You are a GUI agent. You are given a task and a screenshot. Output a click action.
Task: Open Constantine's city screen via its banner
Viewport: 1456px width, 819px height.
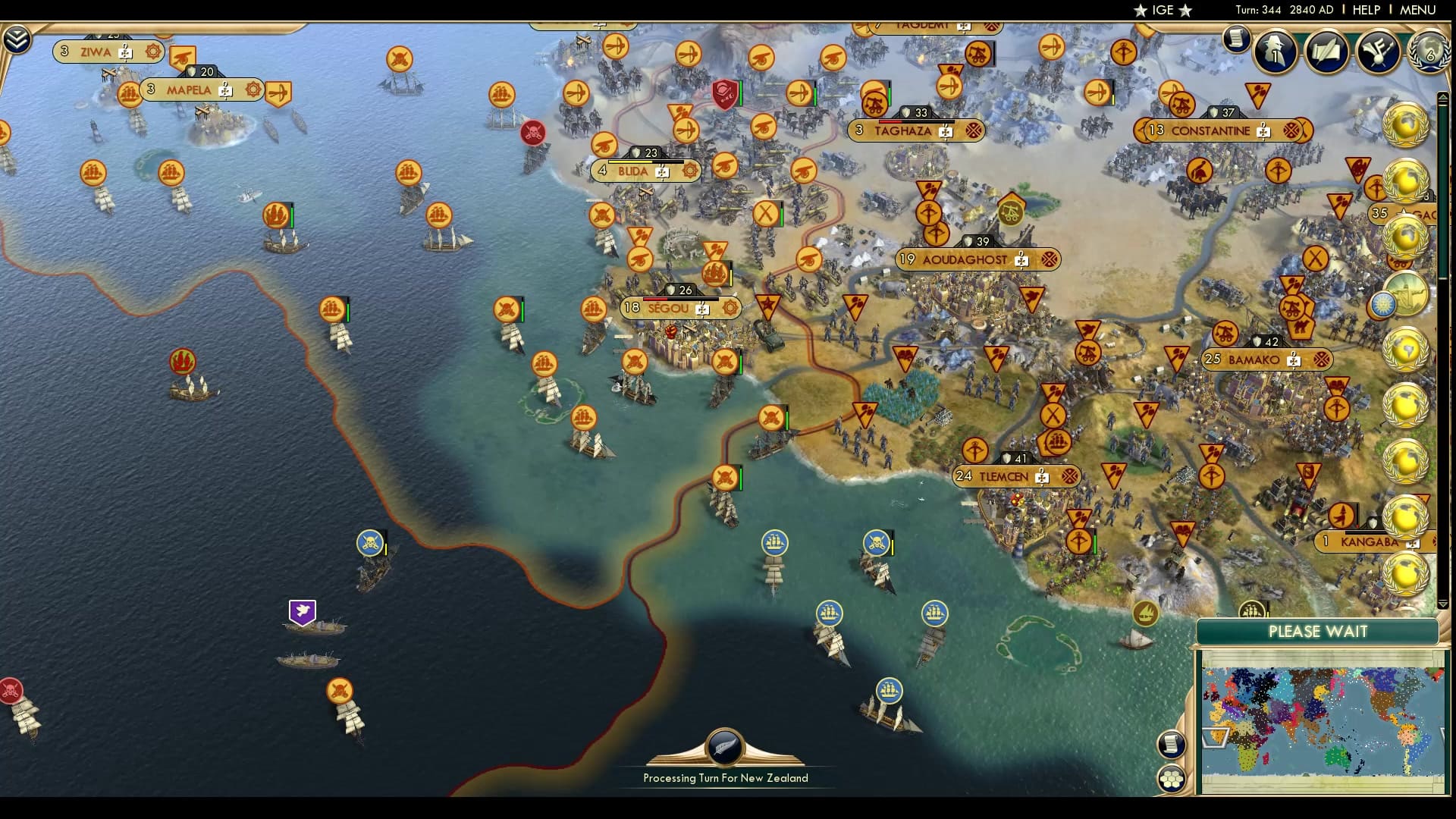1213,130
